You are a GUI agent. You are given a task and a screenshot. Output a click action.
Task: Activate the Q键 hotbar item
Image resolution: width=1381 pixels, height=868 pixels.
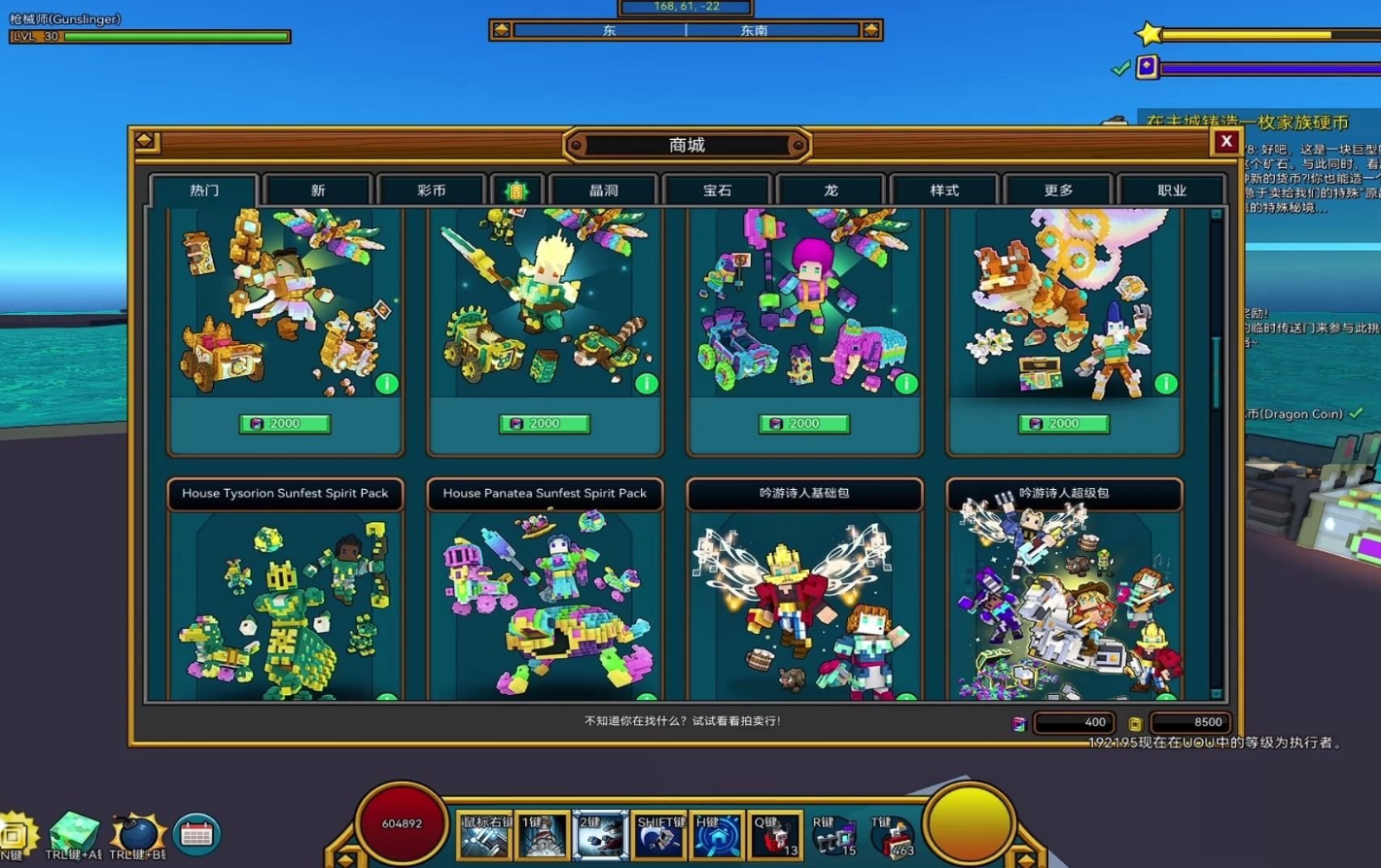click(x=775, y=836)
